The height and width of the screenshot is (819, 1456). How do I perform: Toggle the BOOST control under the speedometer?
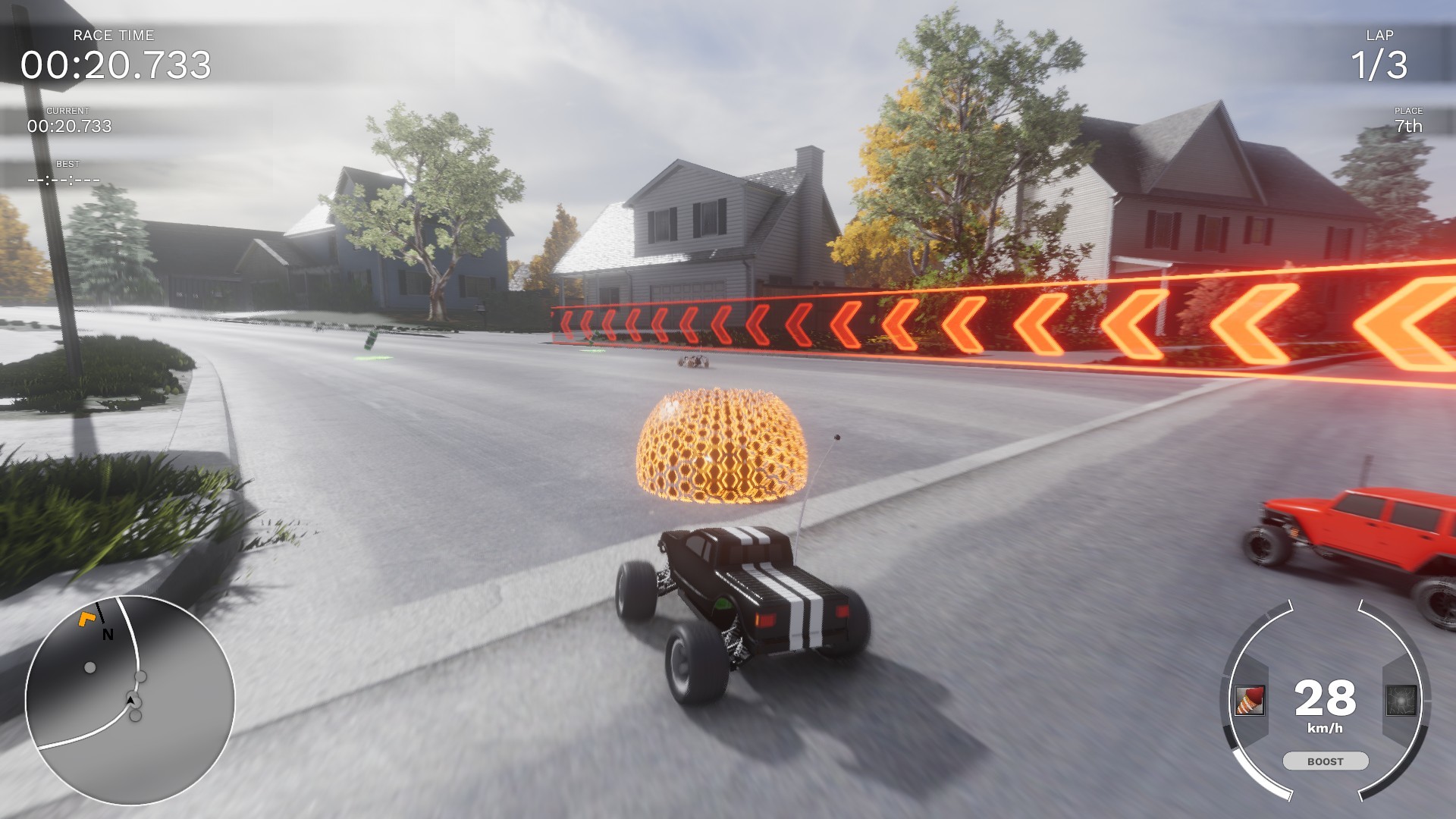point(1324,761)
